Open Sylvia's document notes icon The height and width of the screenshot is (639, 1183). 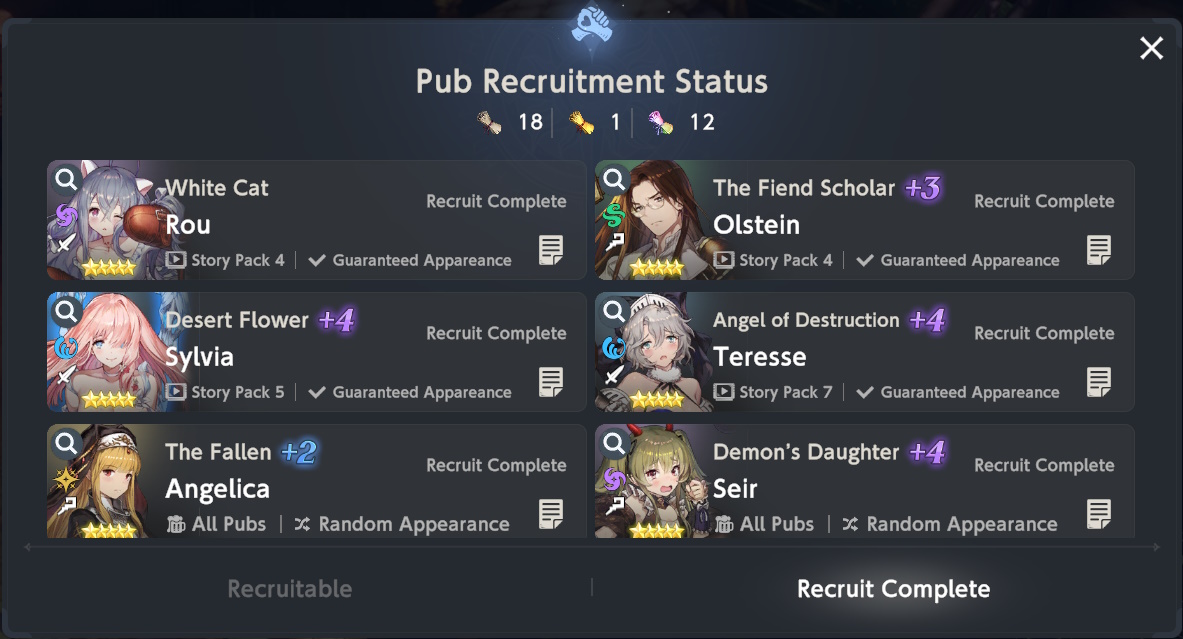coord(551,382)
